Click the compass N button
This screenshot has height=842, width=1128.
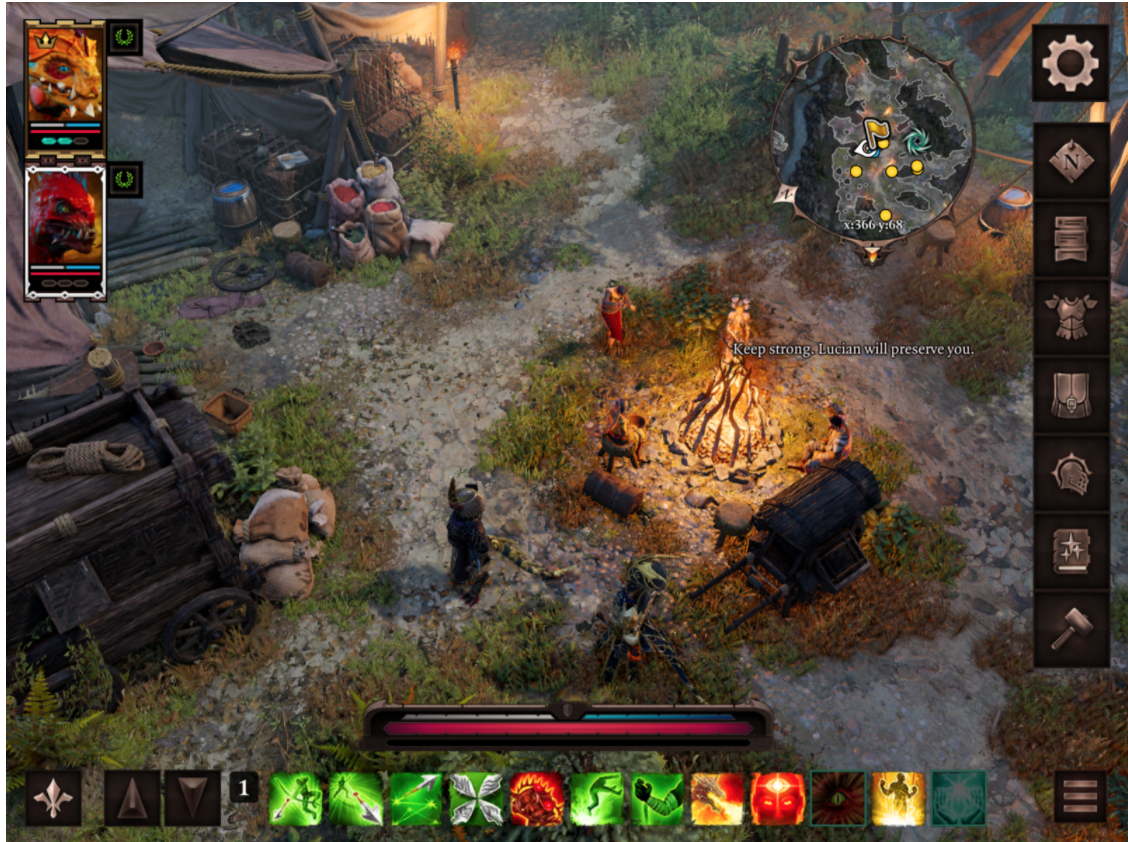click(x=1070, y=159)
